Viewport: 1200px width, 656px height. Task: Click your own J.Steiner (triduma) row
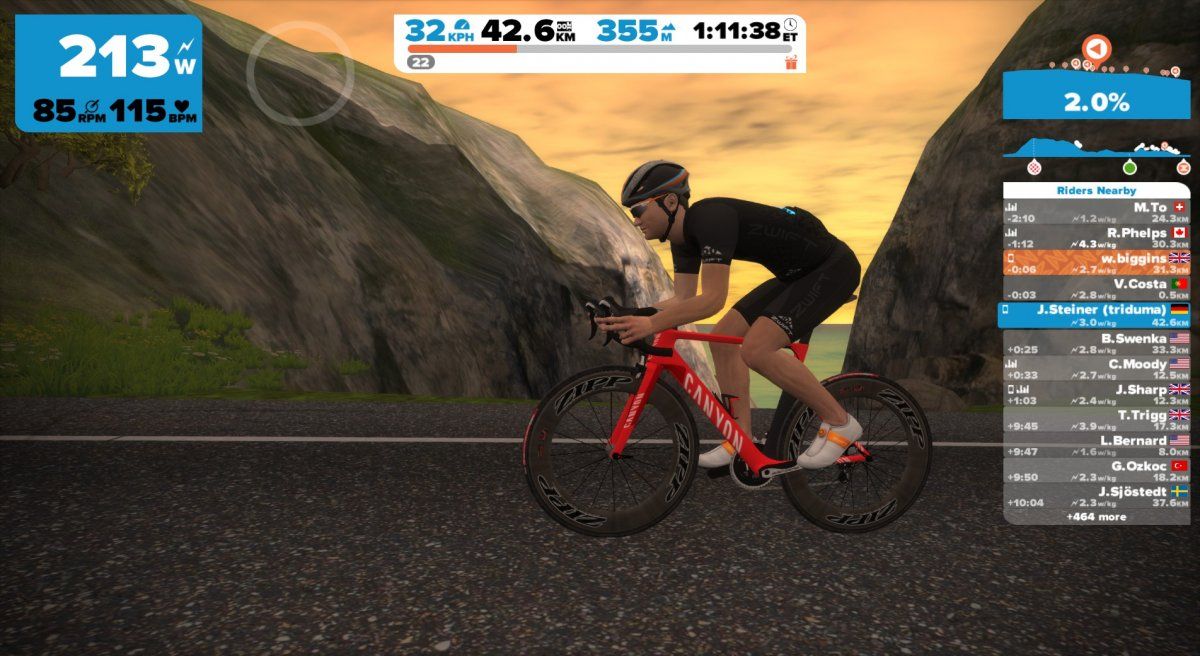point(1096,315)
